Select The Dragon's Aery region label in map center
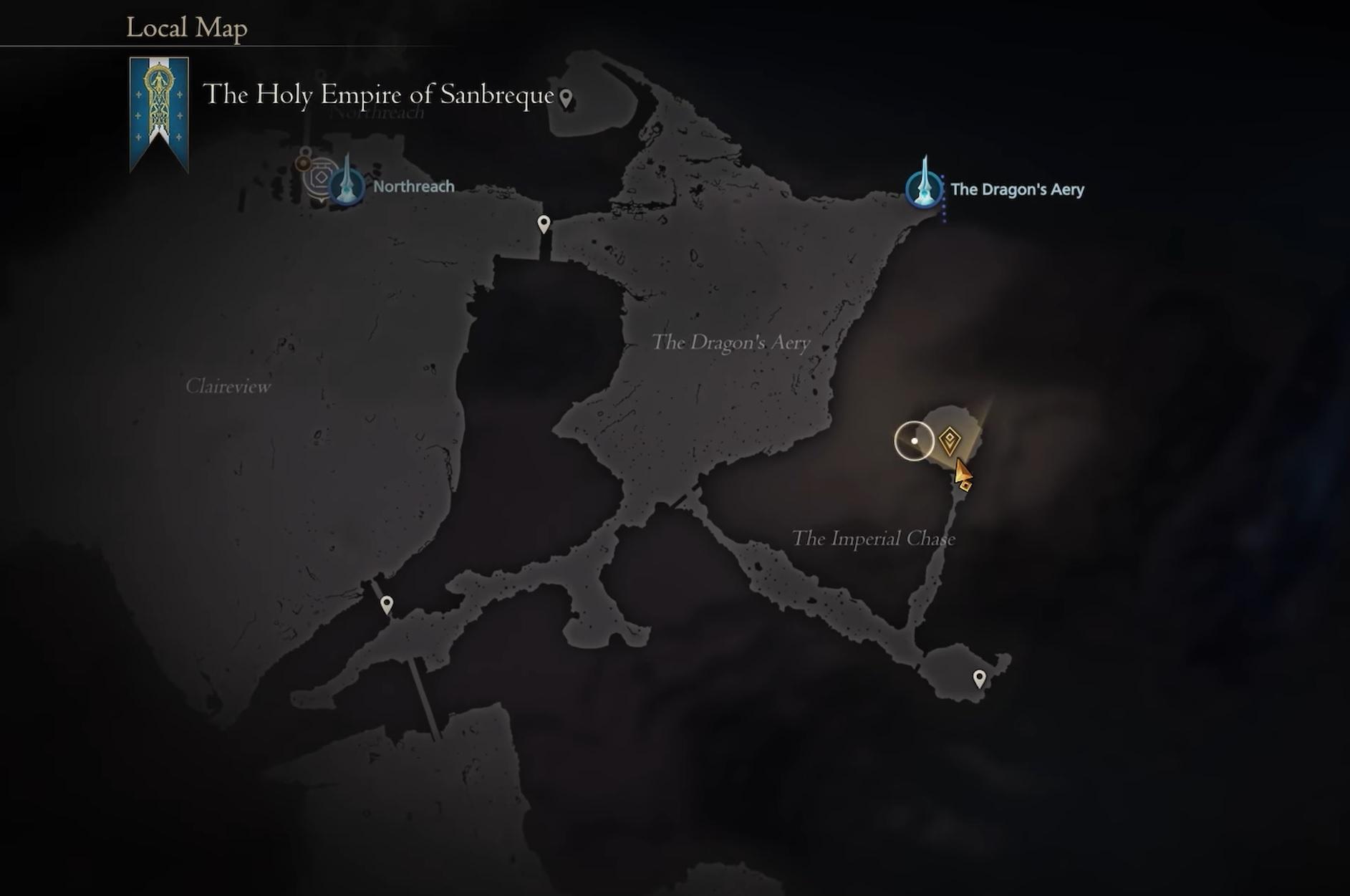The image size is (1350, 896). click(x=733, y=343)
